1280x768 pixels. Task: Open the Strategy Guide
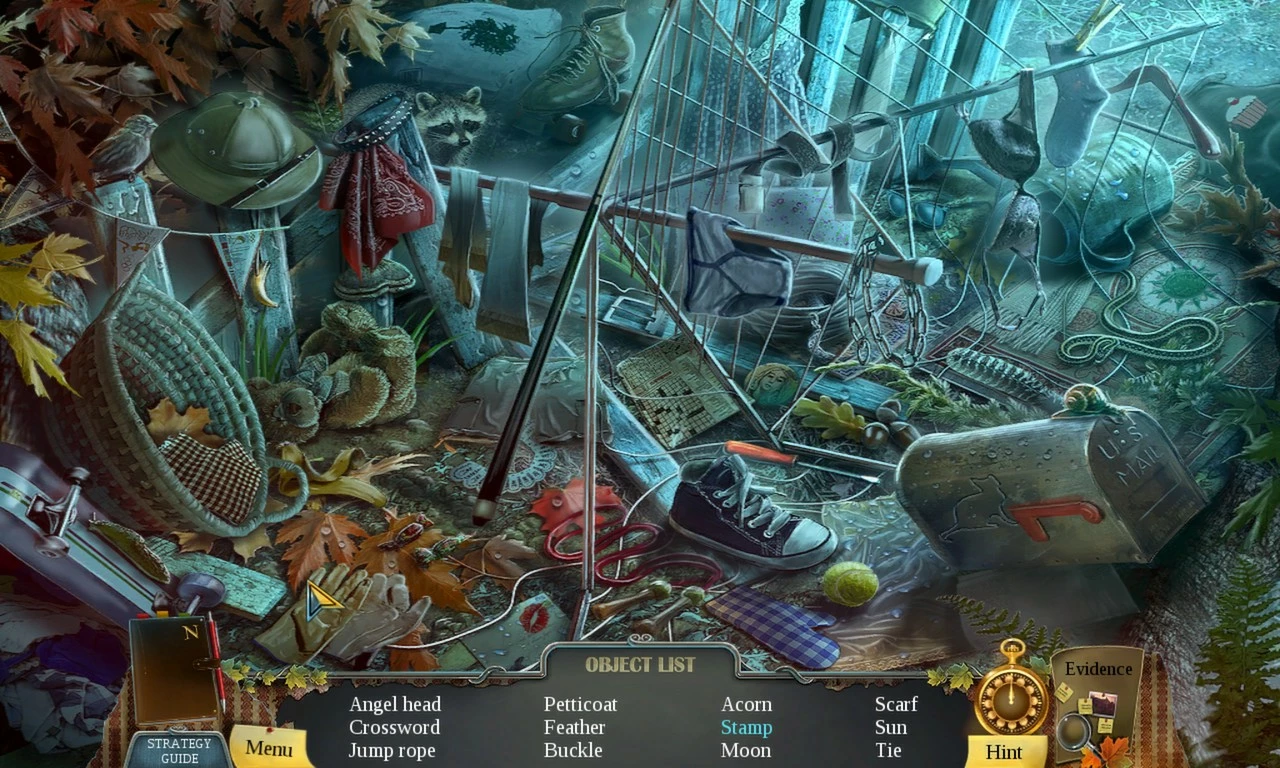(179, 750)
